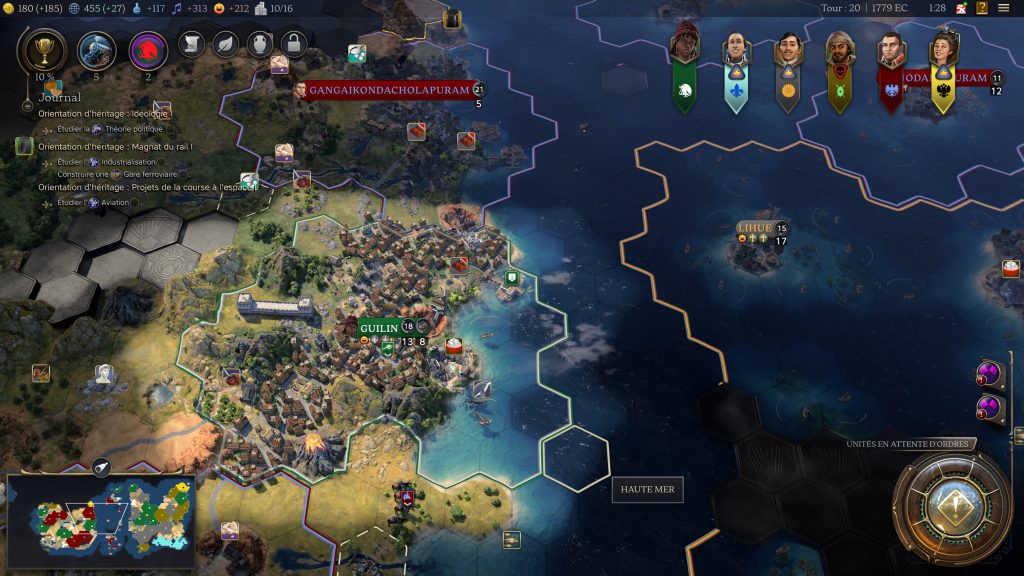Open the minimap options arrow button
The width and height of the screenshot is (1024, 576).
(102, 466)
